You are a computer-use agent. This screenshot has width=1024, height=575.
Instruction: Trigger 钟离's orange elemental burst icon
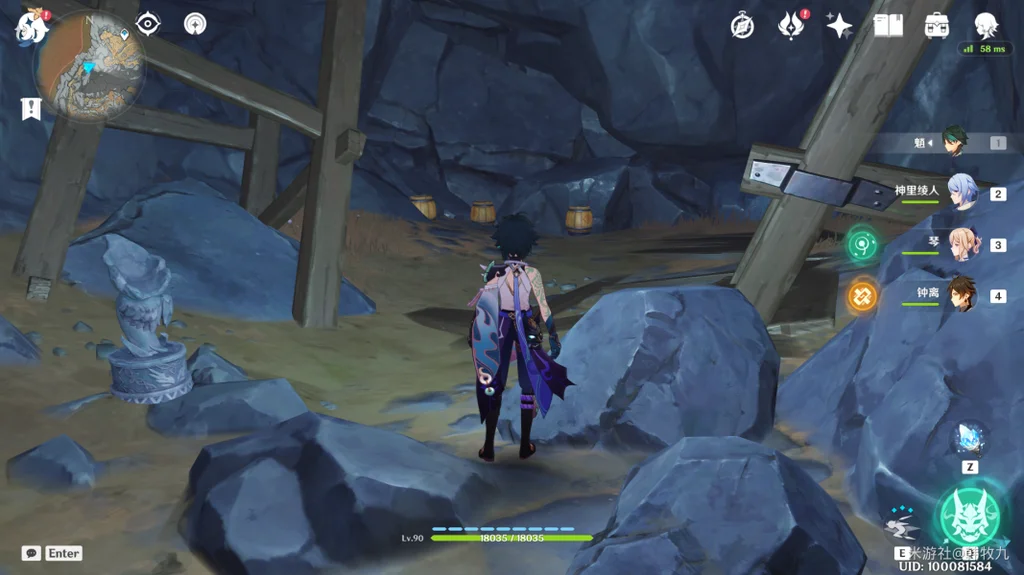click(x=862, y=295)
